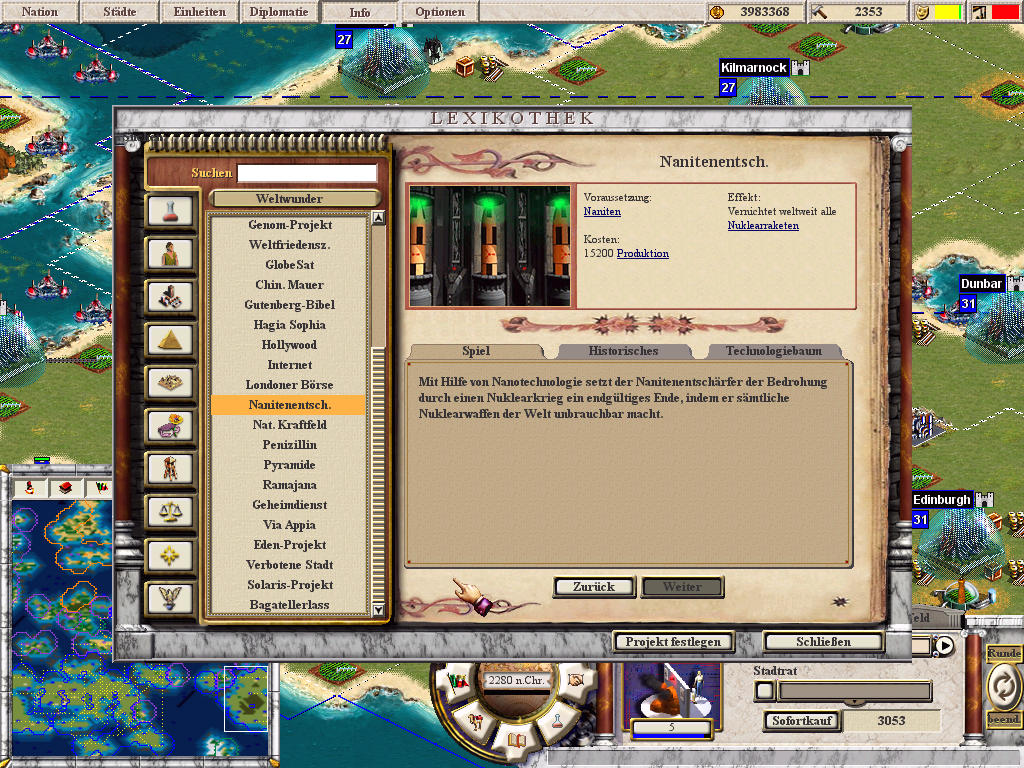This screenshot has width=1024, height=768.
Task: Open the Optionen menu
Action: tap(440, 13)
